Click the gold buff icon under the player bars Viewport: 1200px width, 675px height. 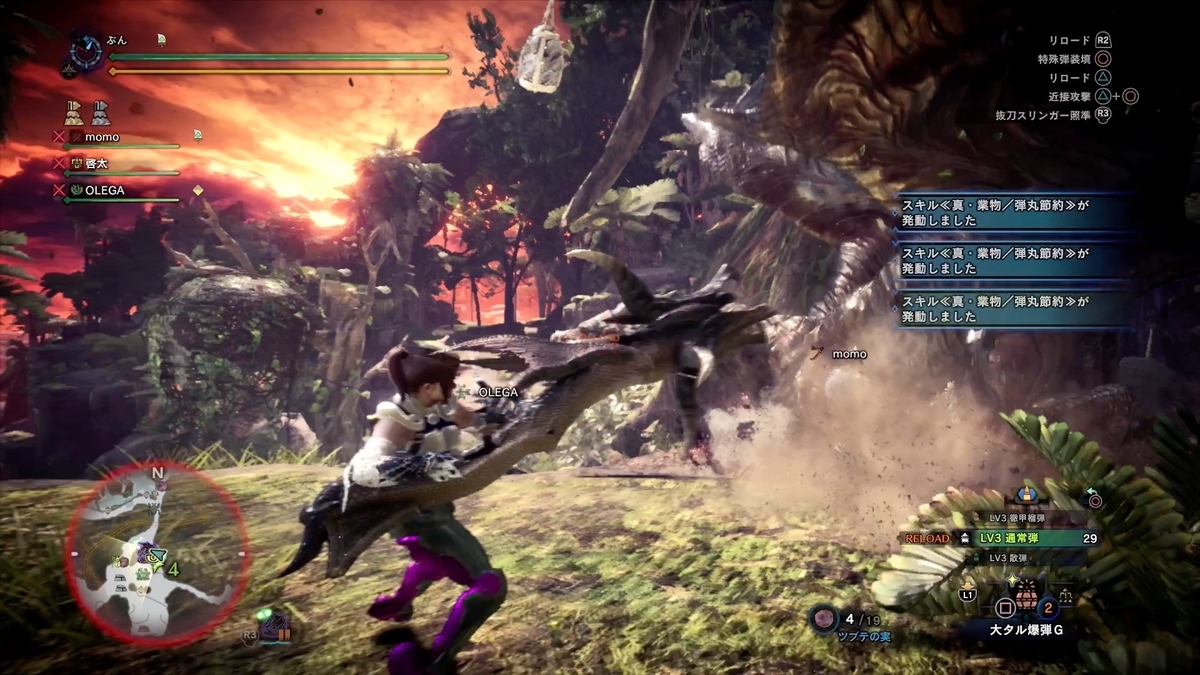(74, 111)
